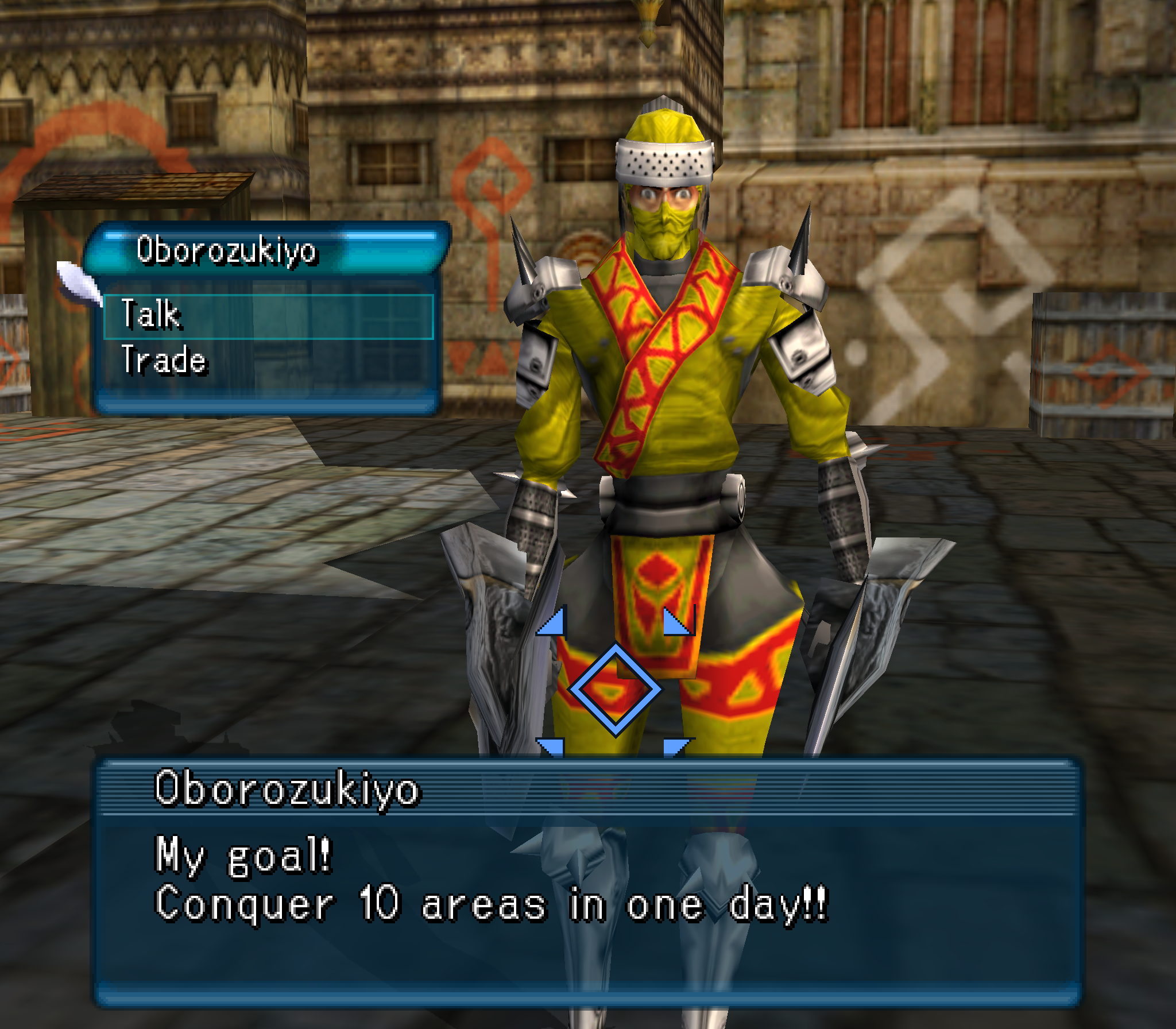The image size is (1176, 1029).
Task: Advance Oborozukiyo's goal dialogue box
Action: pyautogui.click(x=587, y=881)
